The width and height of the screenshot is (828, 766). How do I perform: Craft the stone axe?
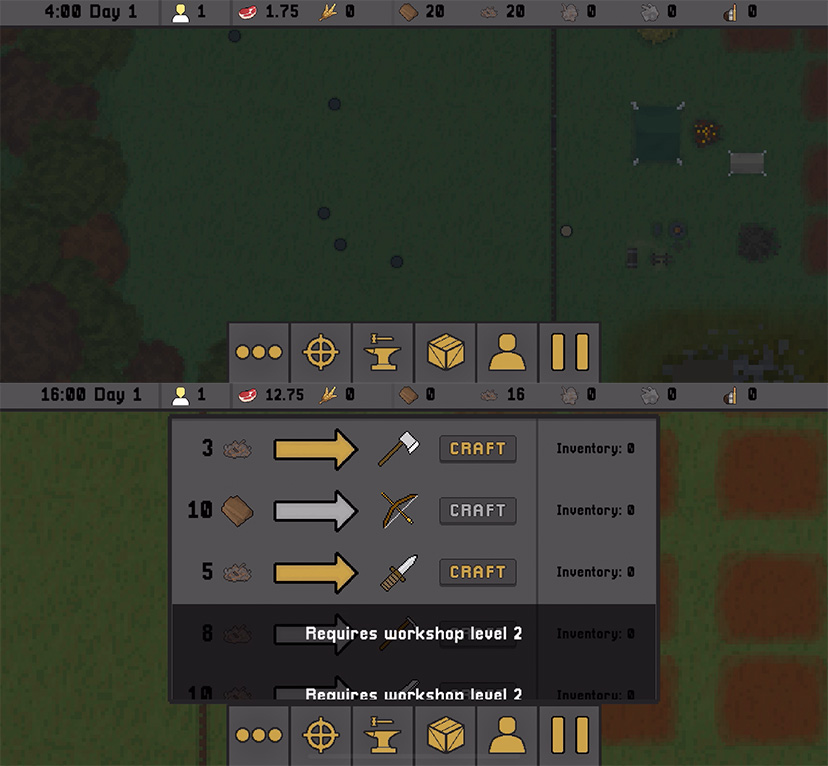478,449
